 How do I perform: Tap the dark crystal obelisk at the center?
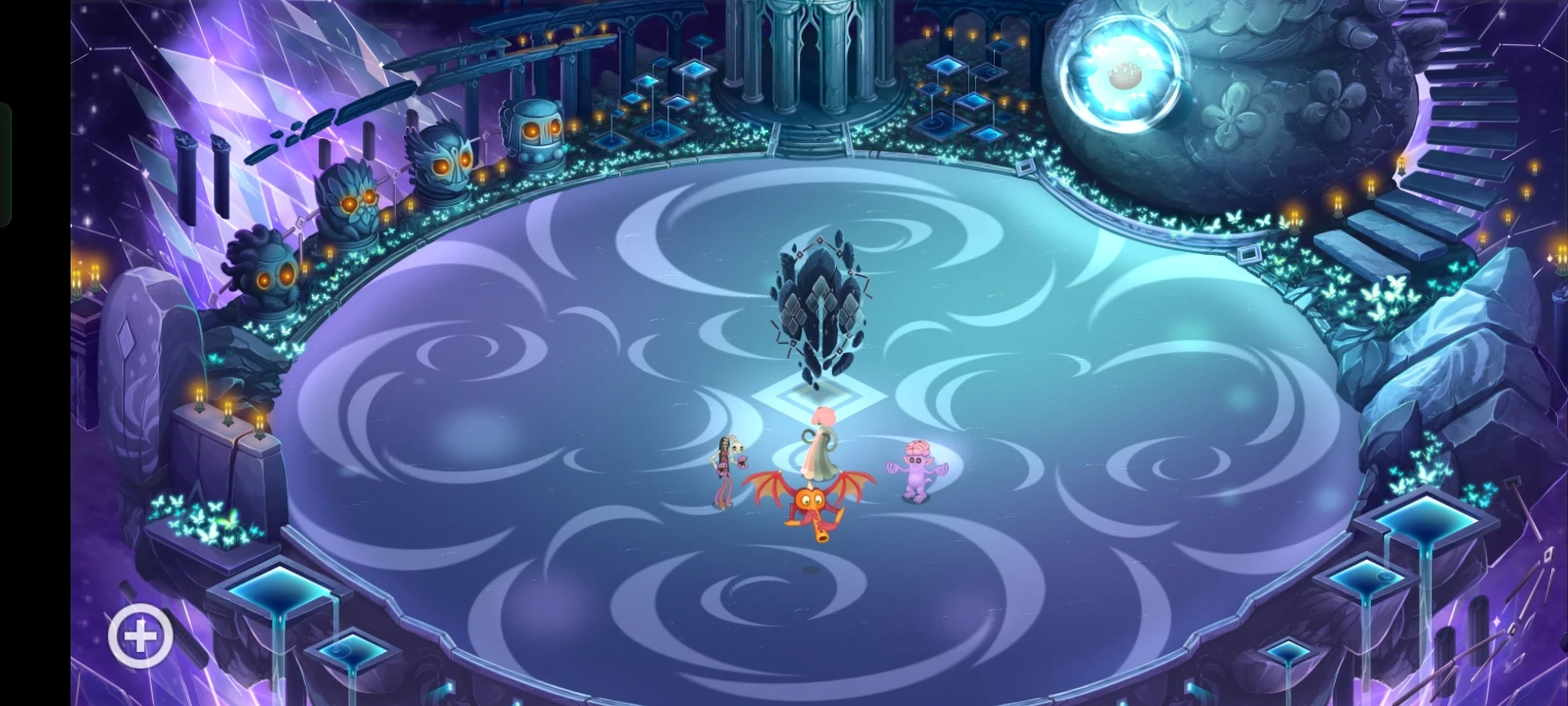818,304
